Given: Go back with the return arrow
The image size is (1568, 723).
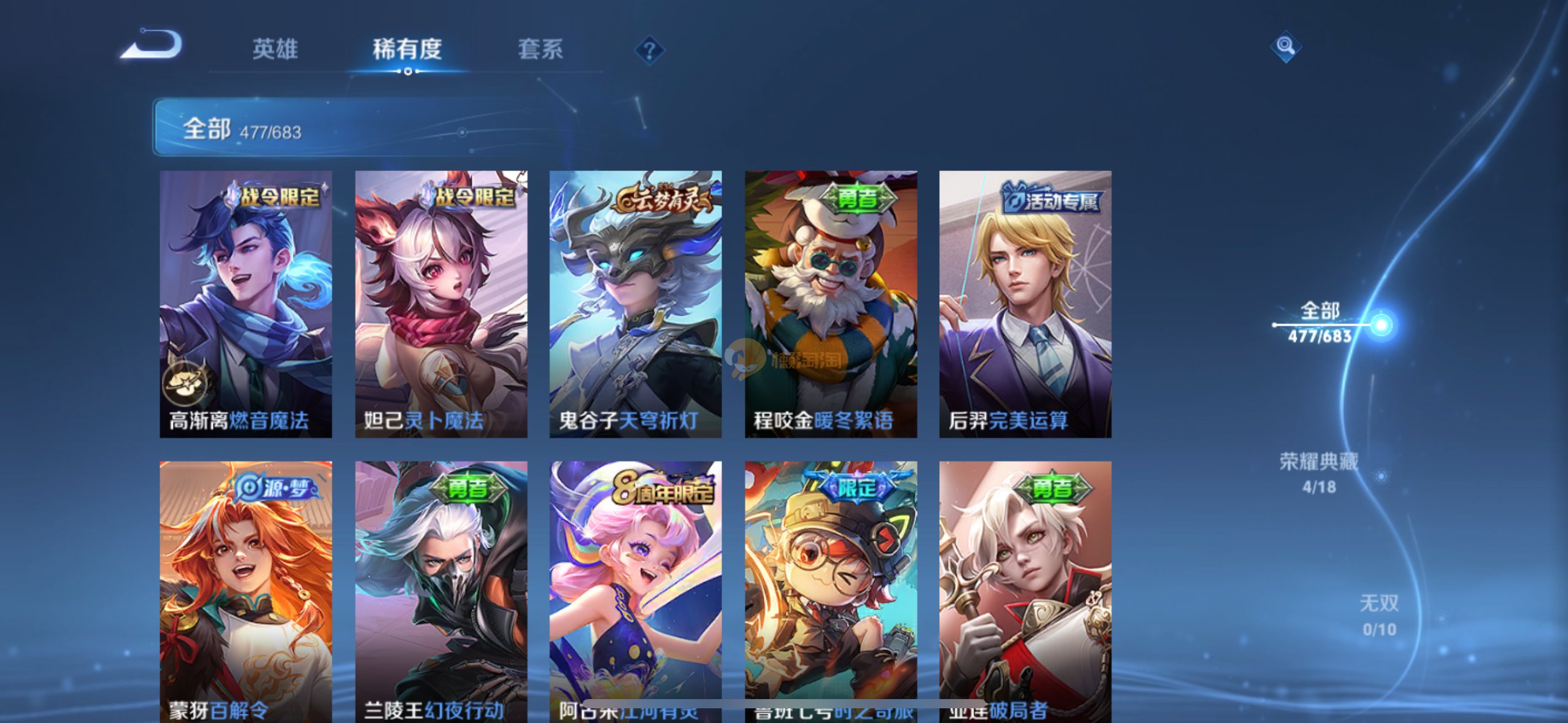Looking at the screenshot, I should click(152, 46).
